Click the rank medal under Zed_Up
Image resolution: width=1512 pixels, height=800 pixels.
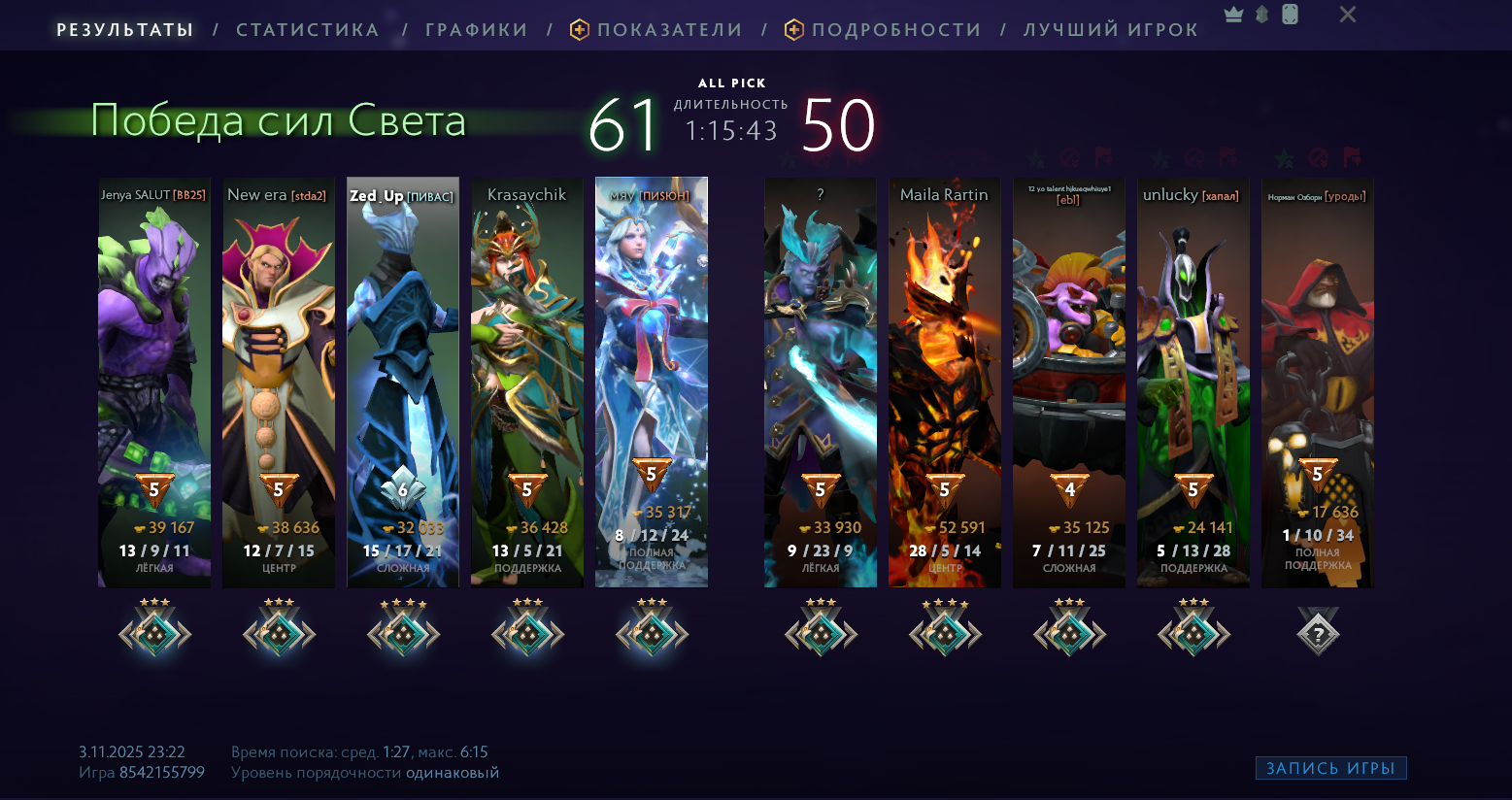[x=403, y=631]
